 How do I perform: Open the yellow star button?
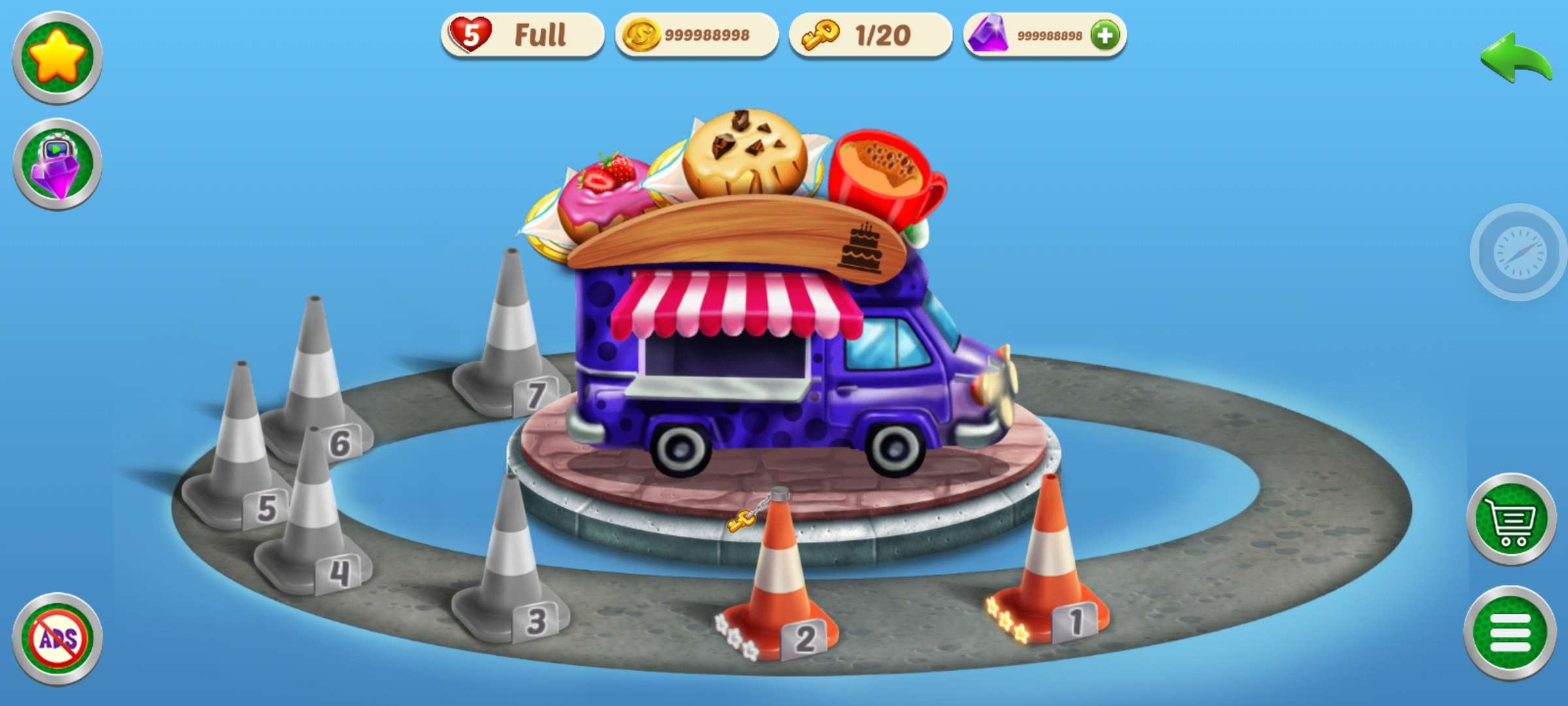[57, 58]
